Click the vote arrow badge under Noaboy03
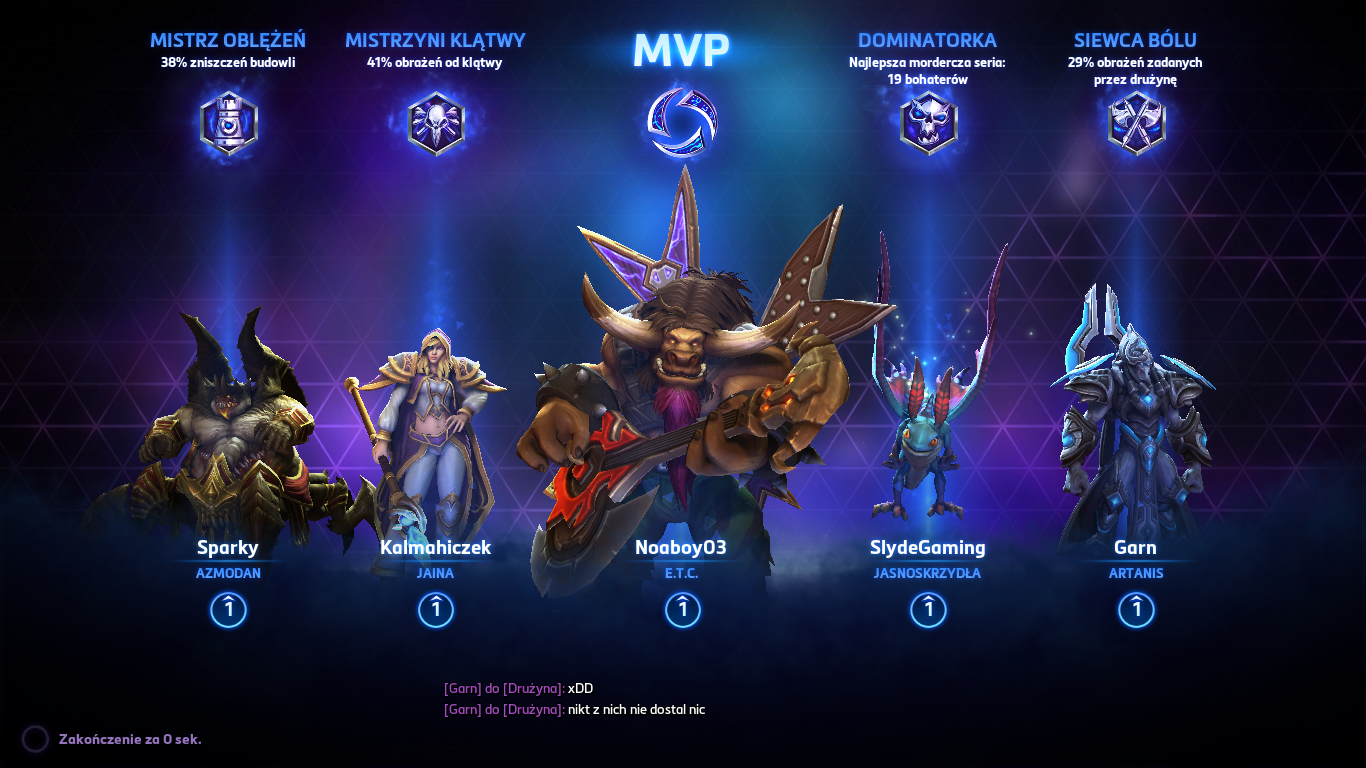The image size is (1366, 768). (683, 609)
